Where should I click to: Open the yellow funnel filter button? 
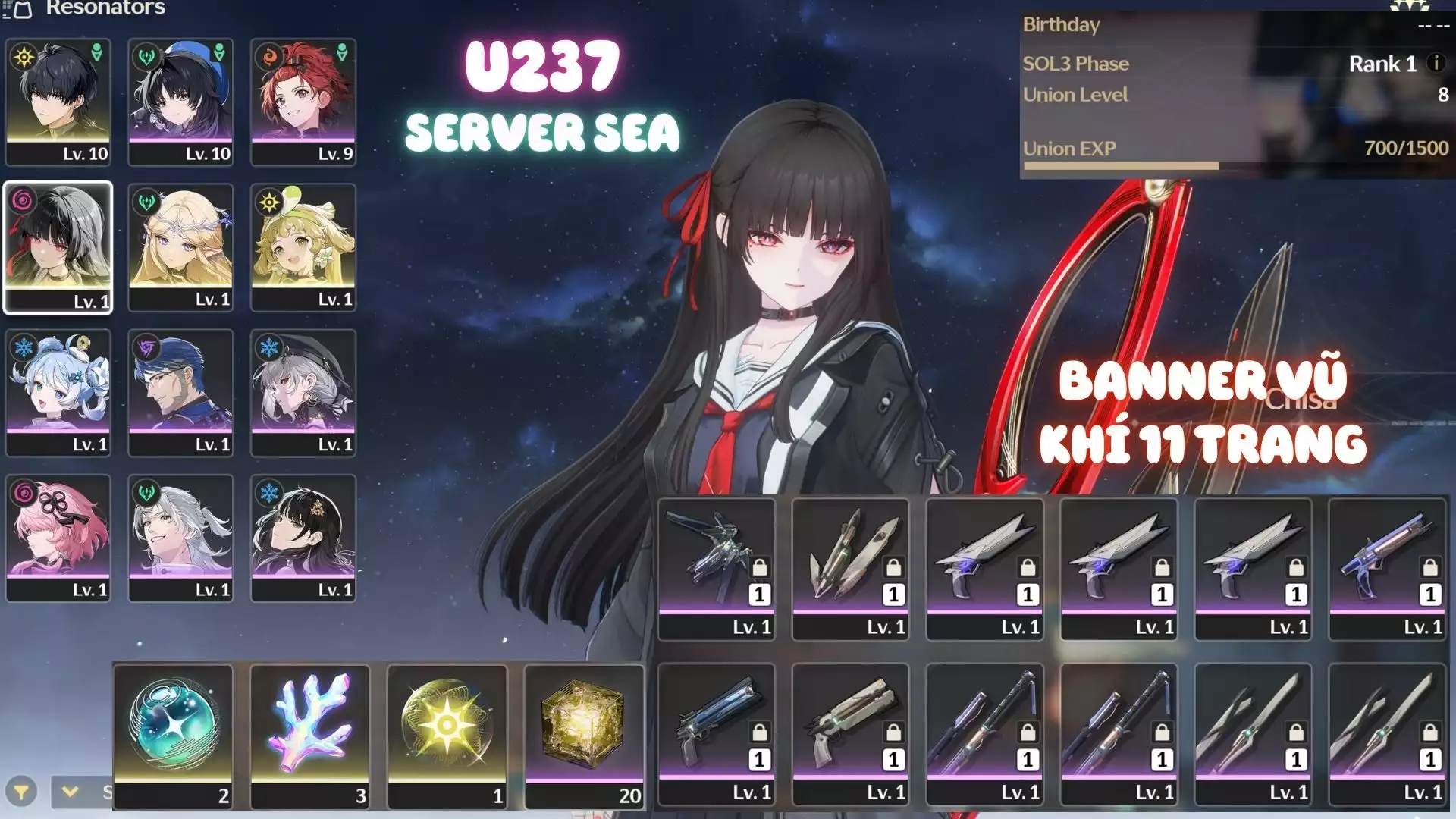click(x=21, y=792)
